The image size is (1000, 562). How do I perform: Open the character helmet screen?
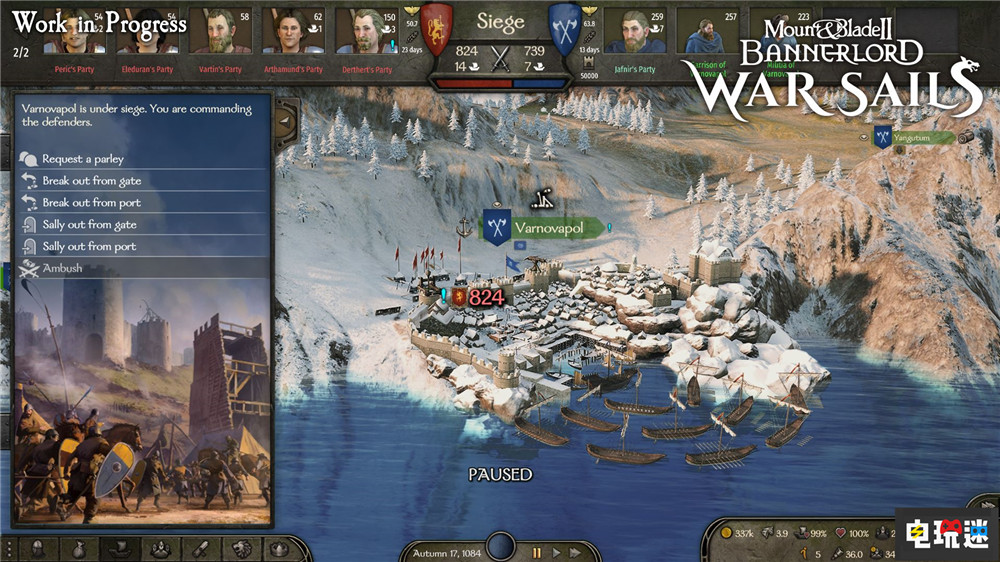click(38, 549)
